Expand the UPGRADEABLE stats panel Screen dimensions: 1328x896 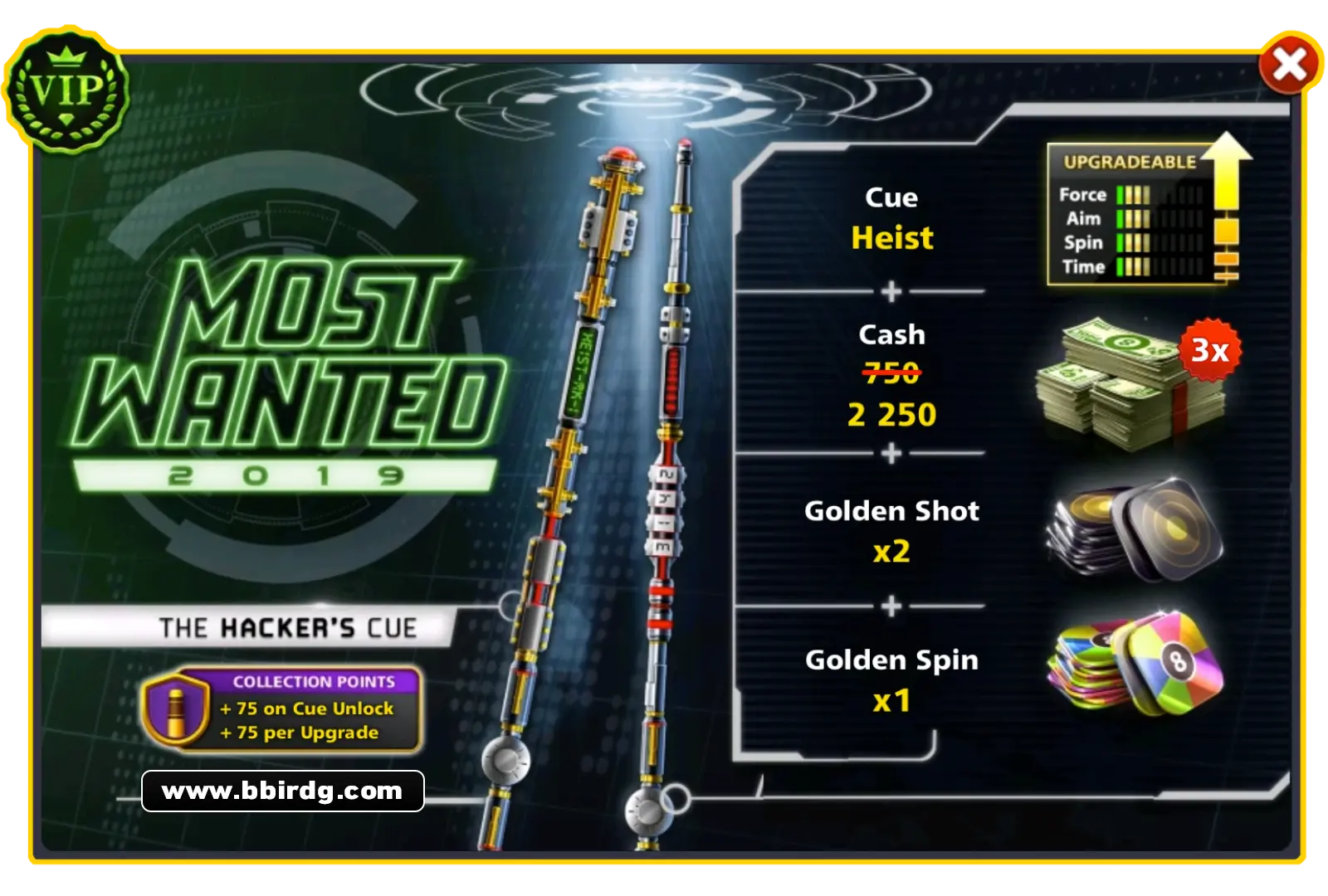[1129, 162]
